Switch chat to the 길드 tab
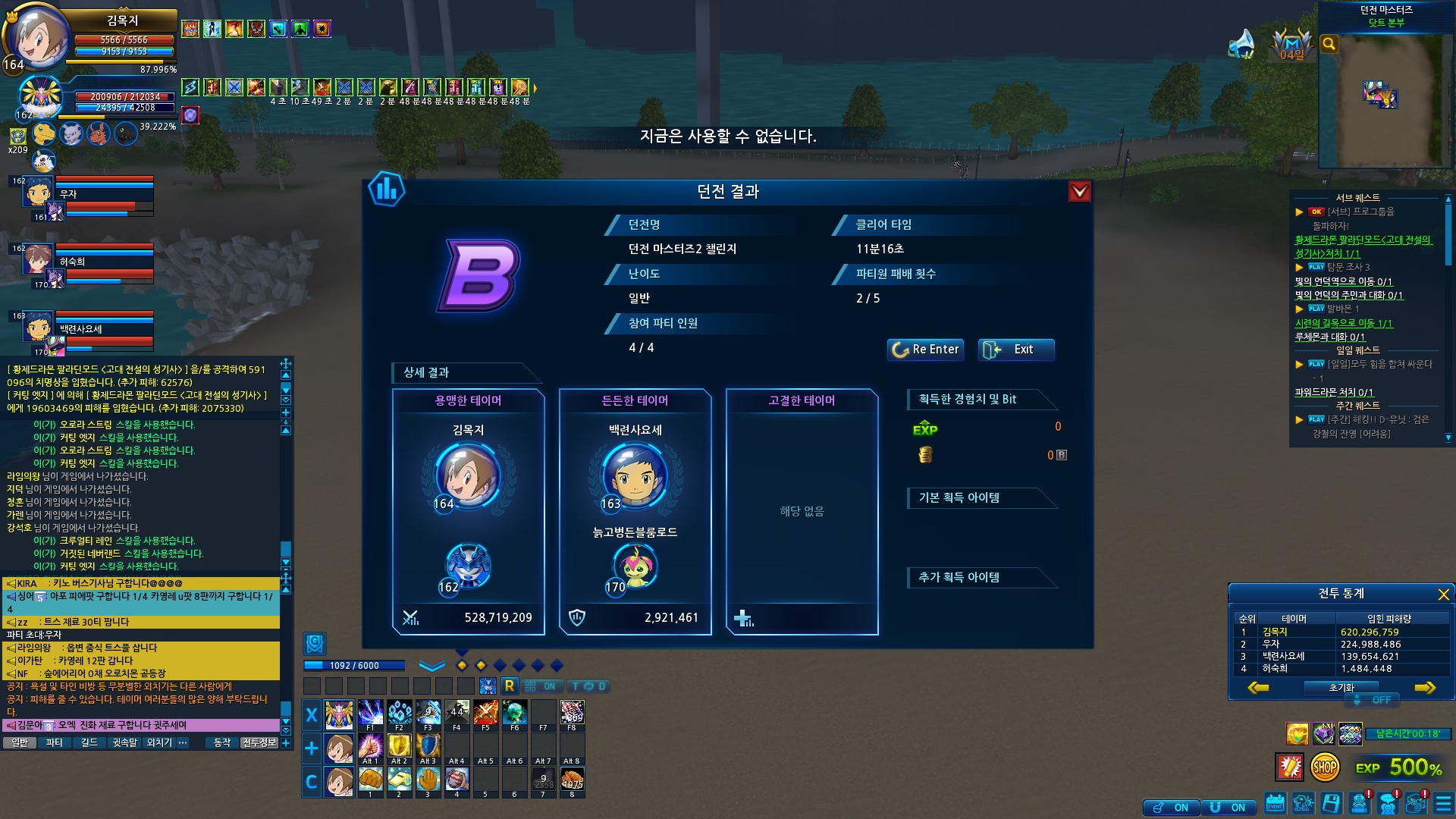The height and width of the screenshot is (819, 1456). (x=89, y=743)
